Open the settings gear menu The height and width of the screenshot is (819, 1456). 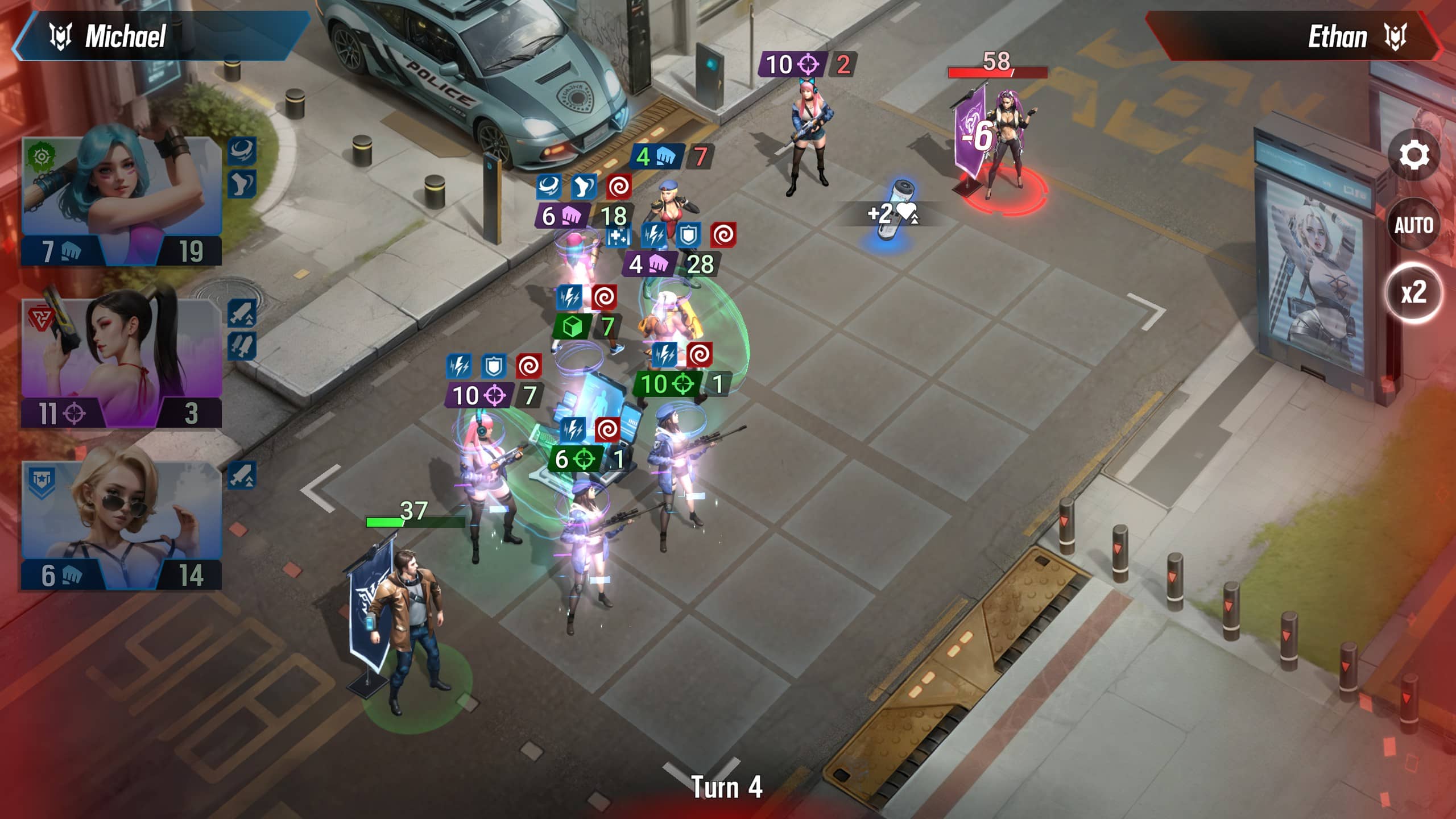point(1413,155)
